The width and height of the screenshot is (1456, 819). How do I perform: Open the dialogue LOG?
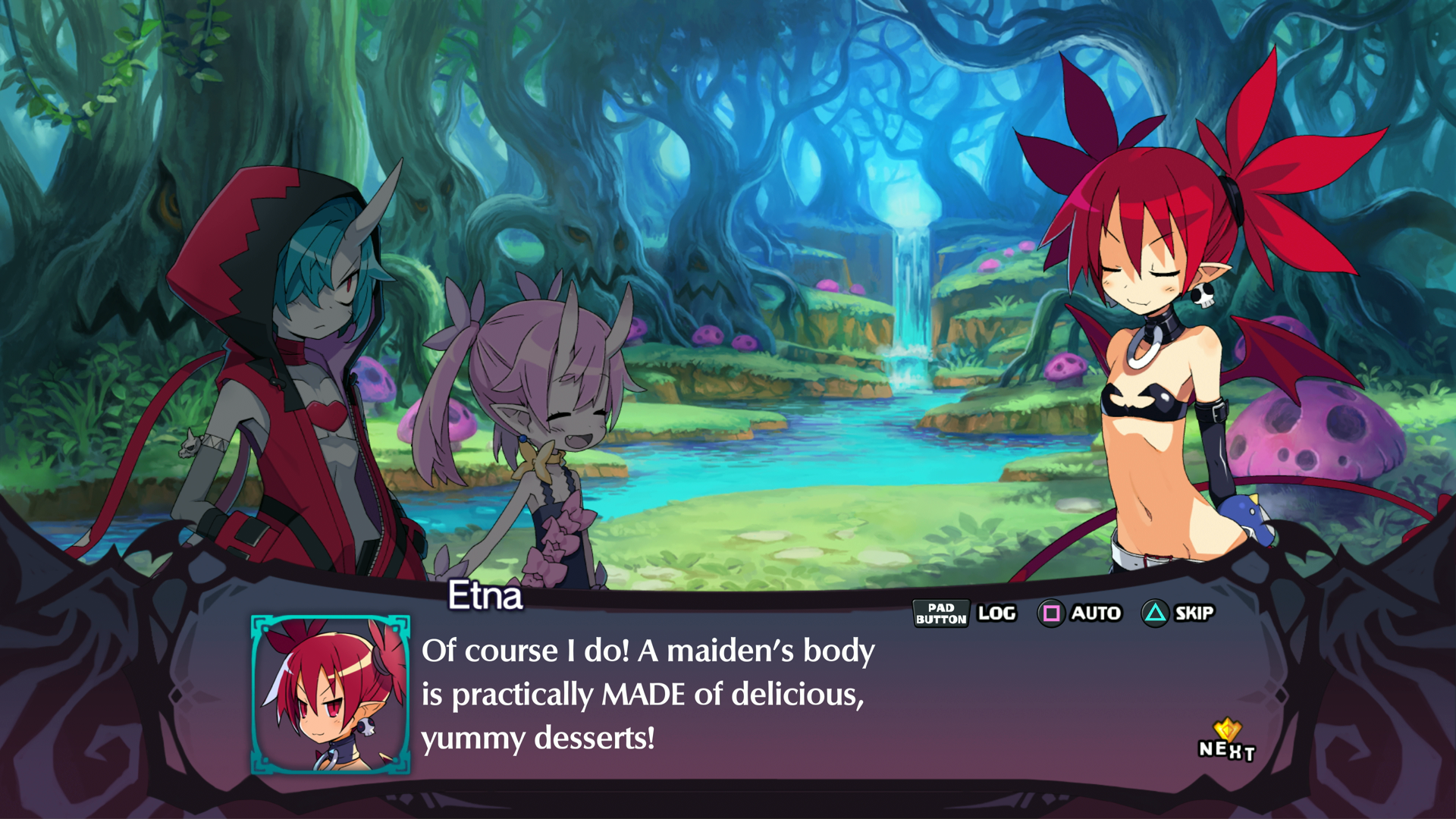coord(996,613)
